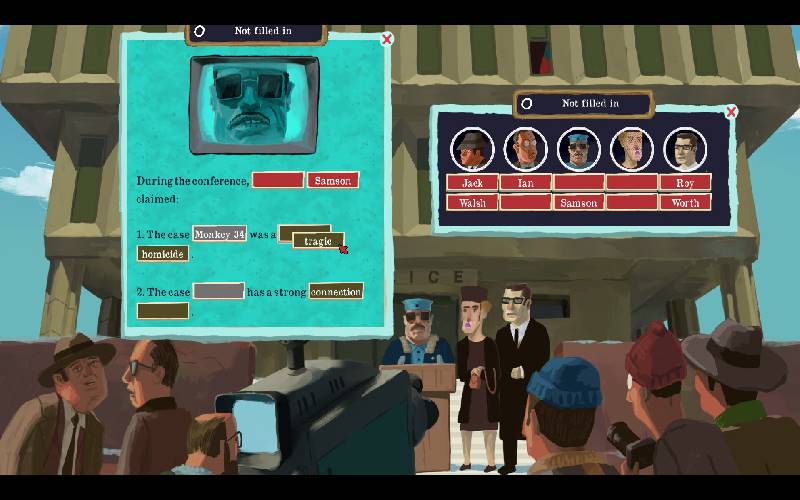800x500 pixels.
Task: Click the 'Samson' slot in the conference sentence
Action: pyautogui.click(x=333, y=181)
